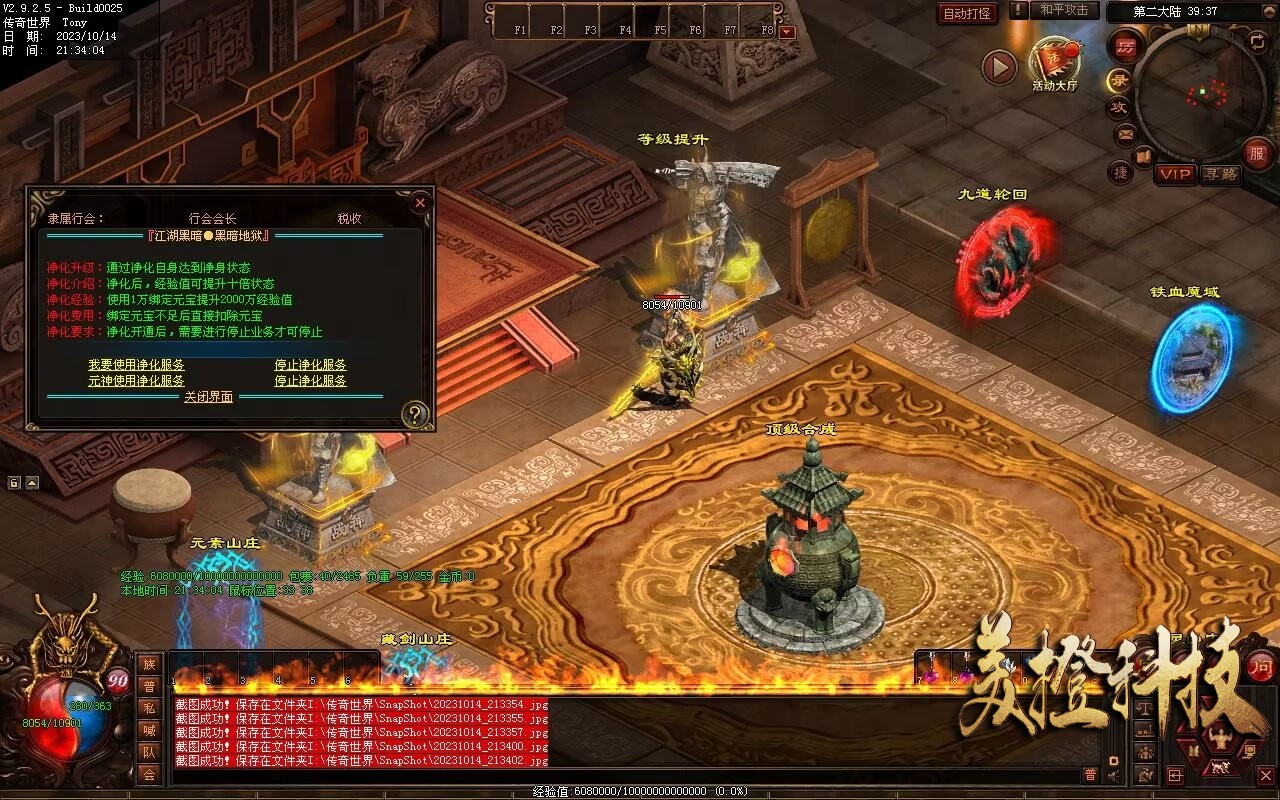Open the VIP panel
Viewport: 1280px width, 800px height.
(1176, 174)
